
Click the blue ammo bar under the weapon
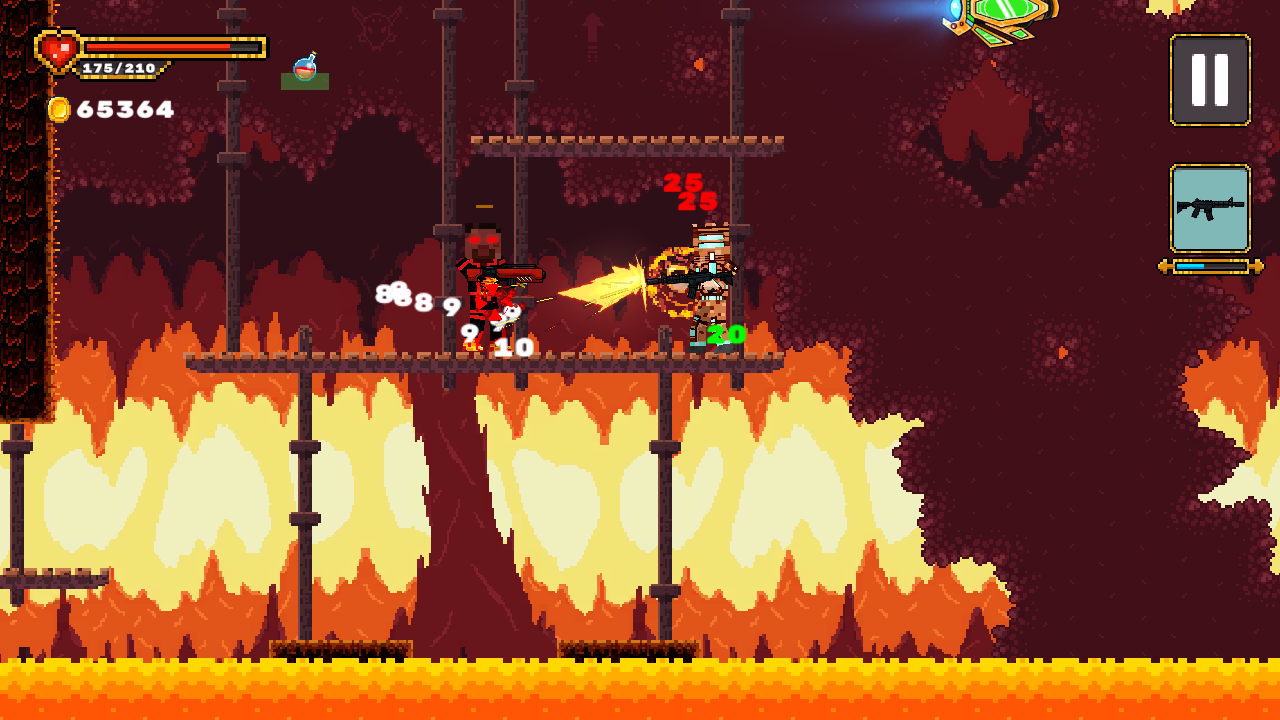click(x=1190, y=266)
